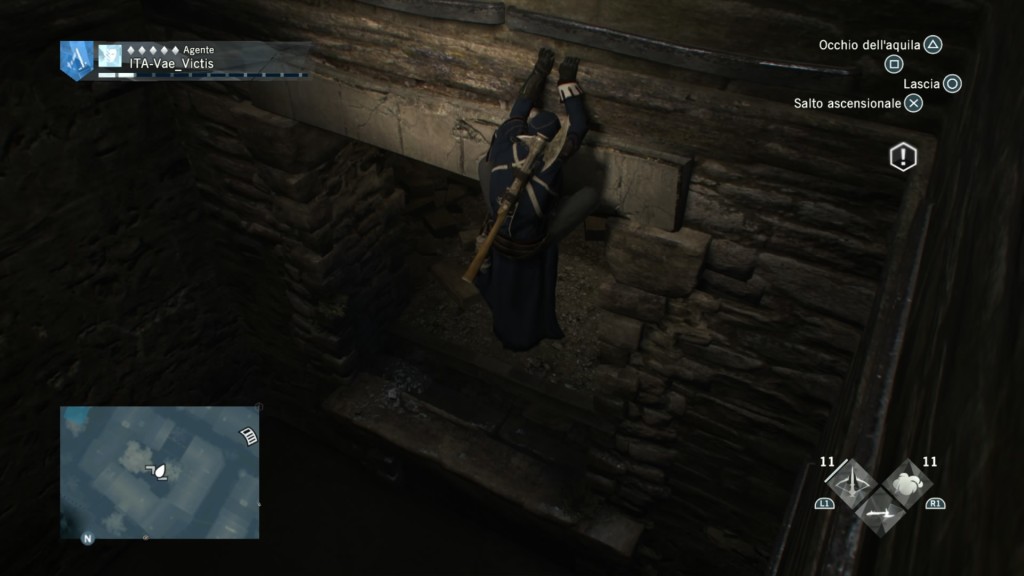Click the north compass indicator on minimap
The image size is (1024, 576).
coord(87,539)
